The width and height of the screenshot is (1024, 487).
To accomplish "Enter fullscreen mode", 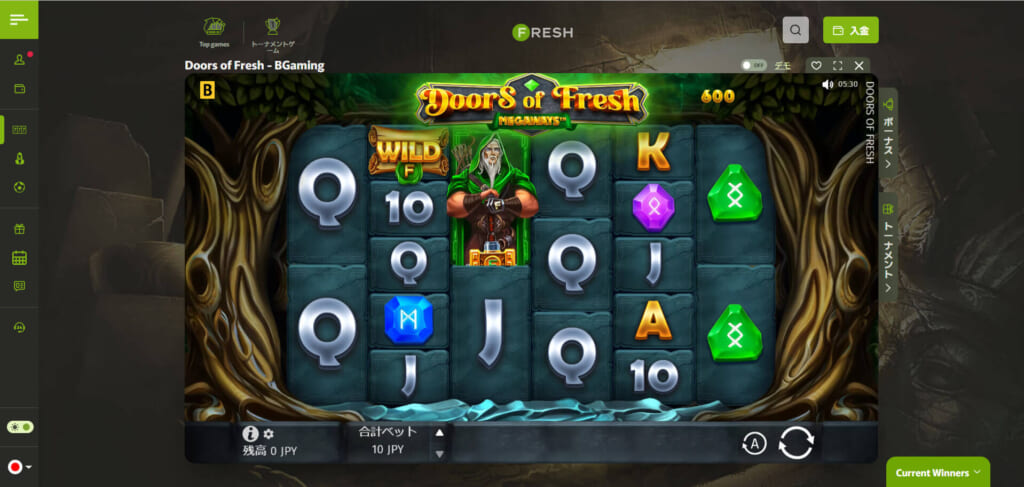I will (837, 66).
